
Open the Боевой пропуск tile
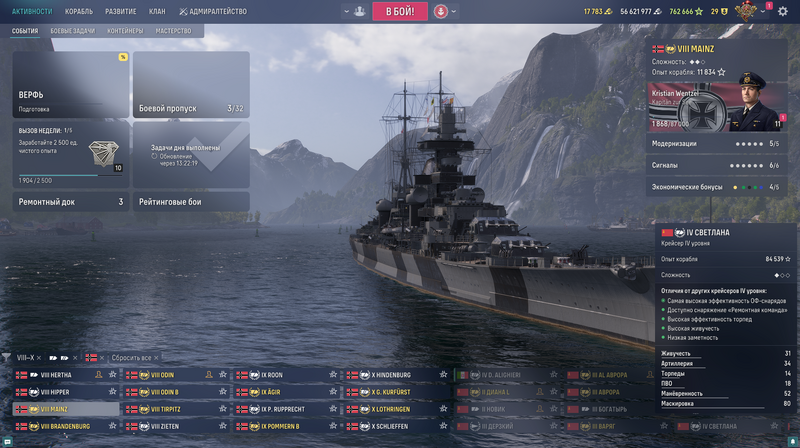(x=190, y=84)
